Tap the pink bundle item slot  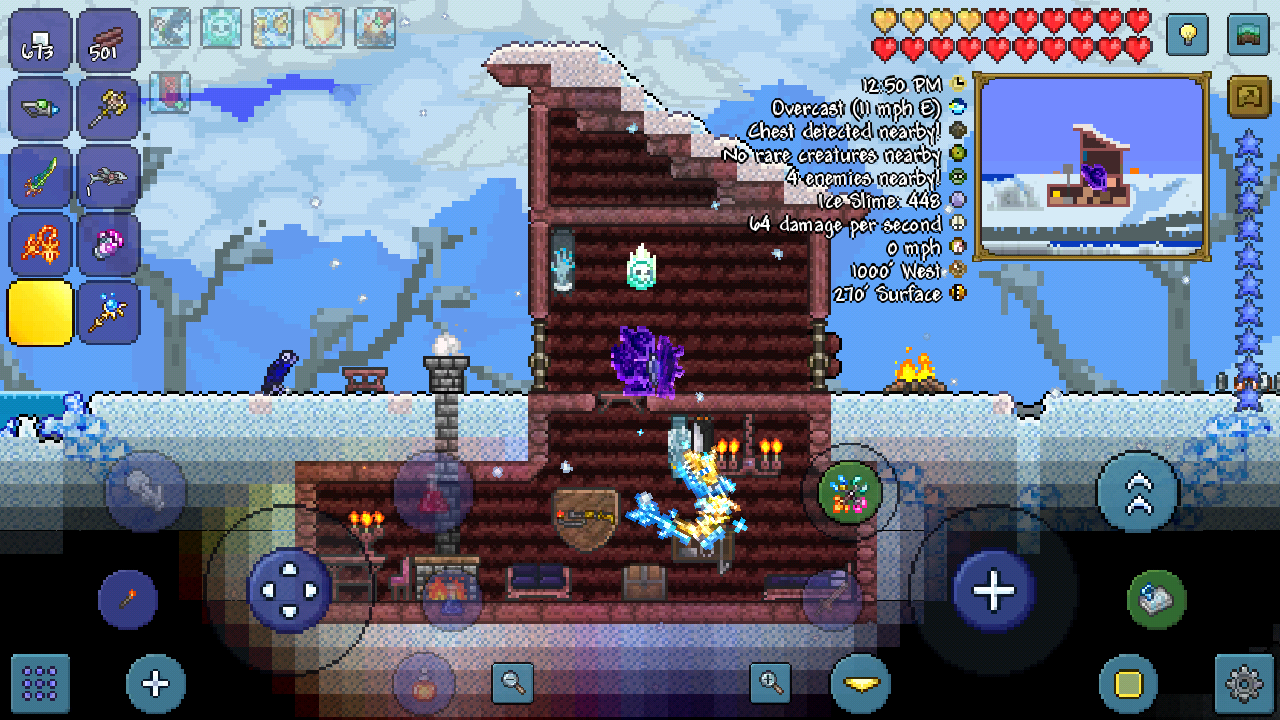(108, 243)
